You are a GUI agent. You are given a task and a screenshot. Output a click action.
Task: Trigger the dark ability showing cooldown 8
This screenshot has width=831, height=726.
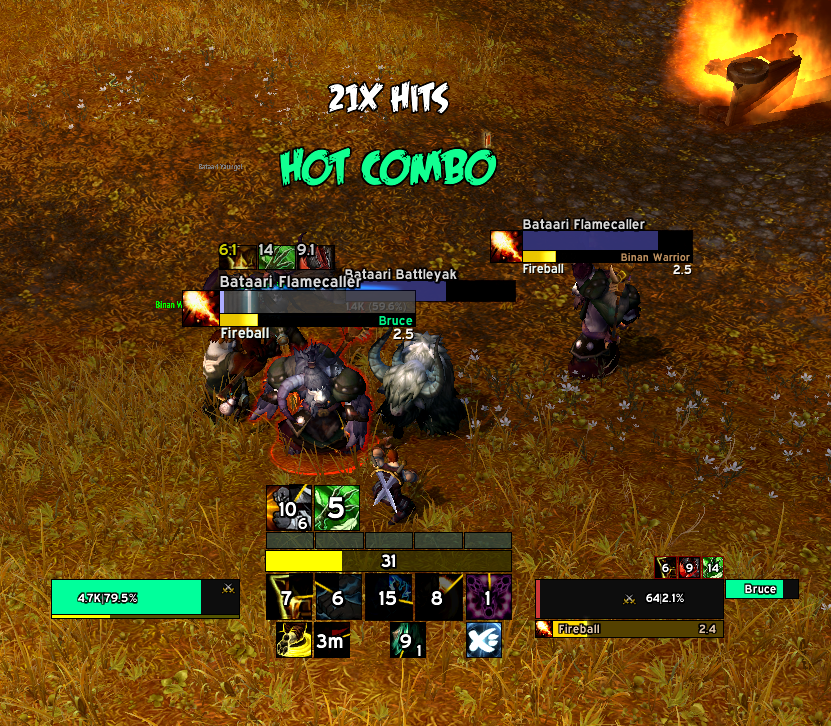[438, 598]
